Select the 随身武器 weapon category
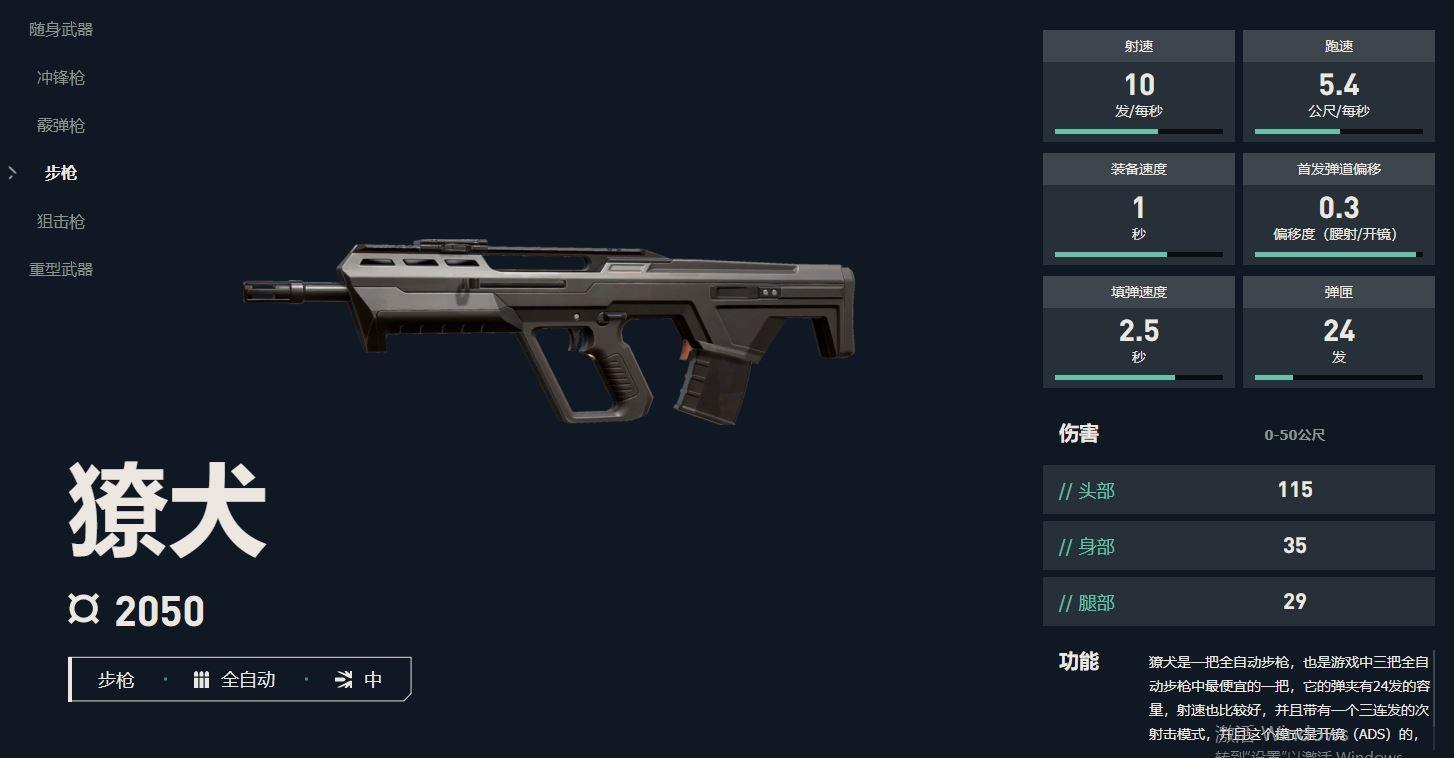The width and height of the screenshot is (1454, 758). tap(61, 30)
